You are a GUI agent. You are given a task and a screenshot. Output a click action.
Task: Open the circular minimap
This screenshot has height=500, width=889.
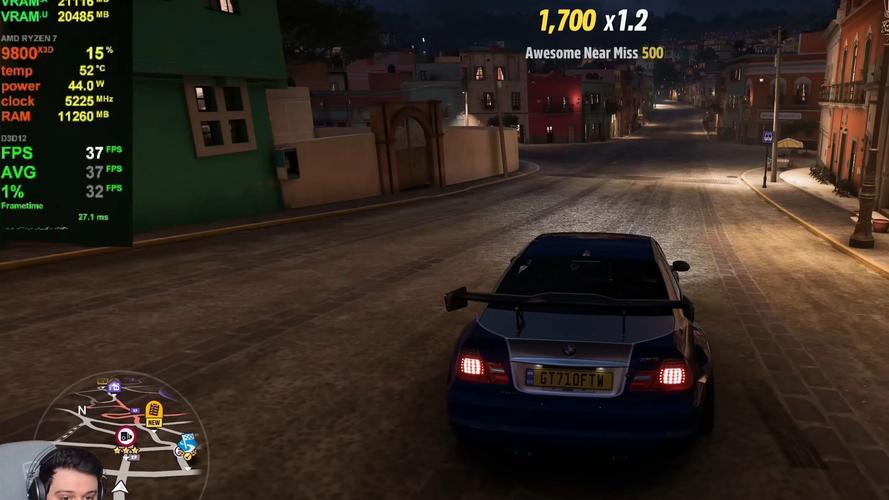[x=121, y=436]
